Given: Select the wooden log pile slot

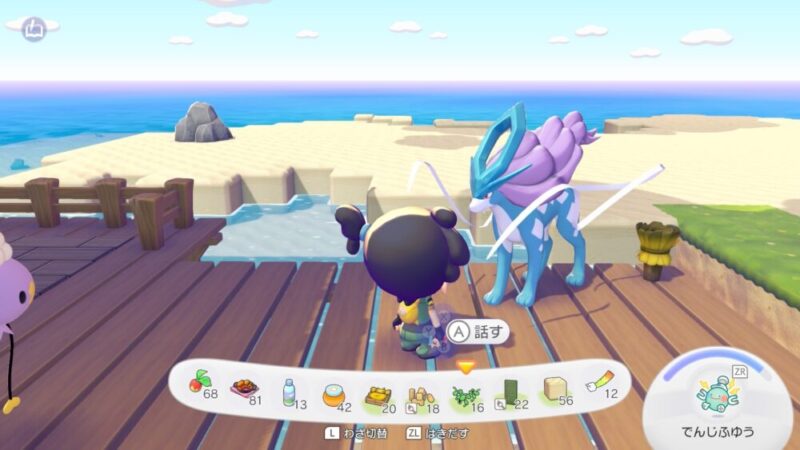Looking at the screenshot, I should coord(421,393).
